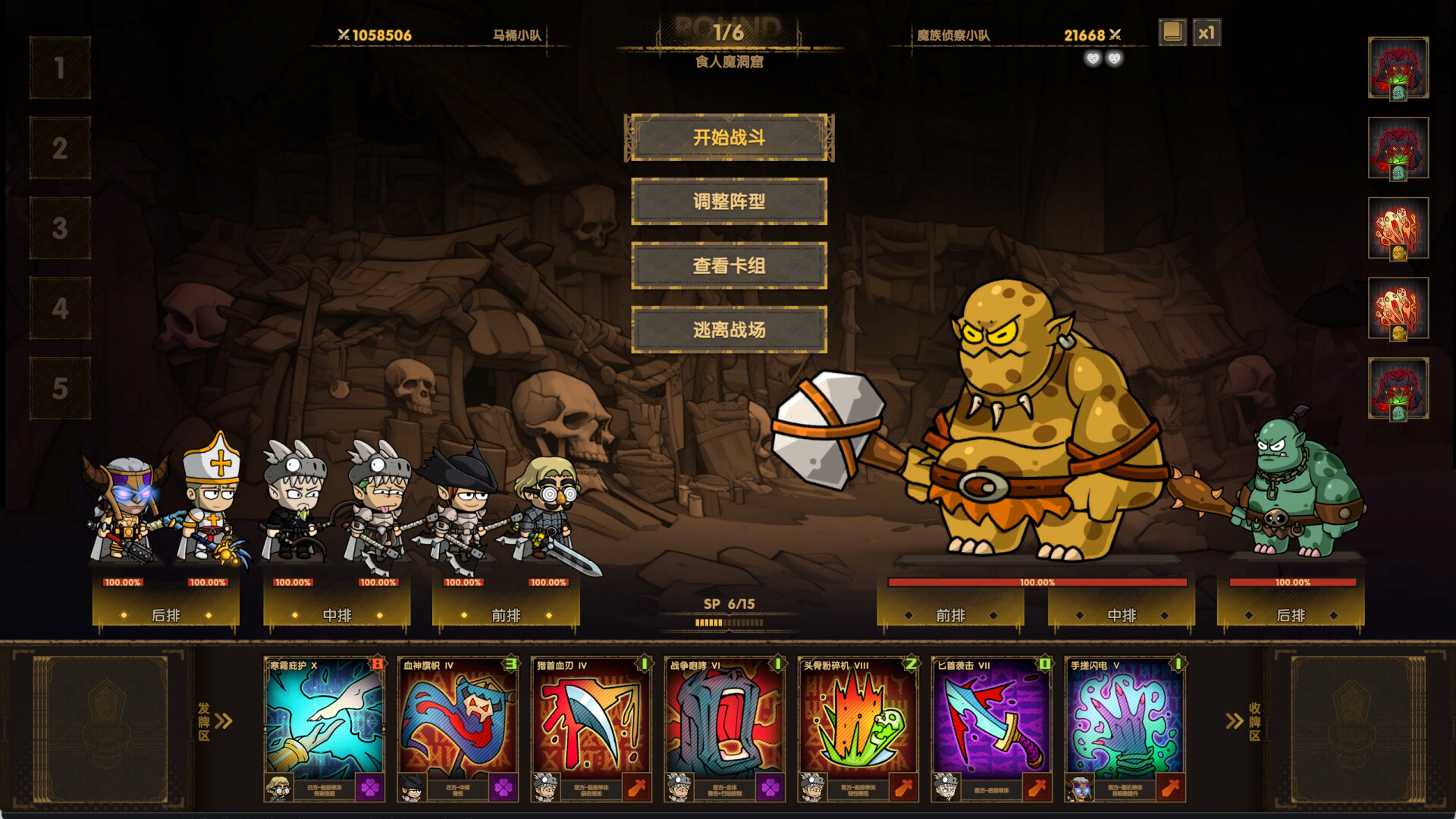Select the 猎首血刃 sickle card

[591, 724]
